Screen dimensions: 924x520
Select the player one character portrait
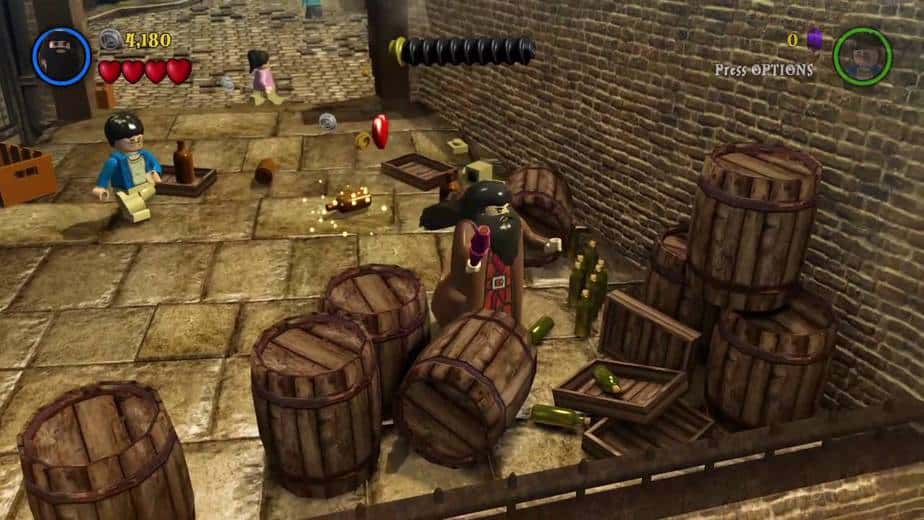point(62,56)
